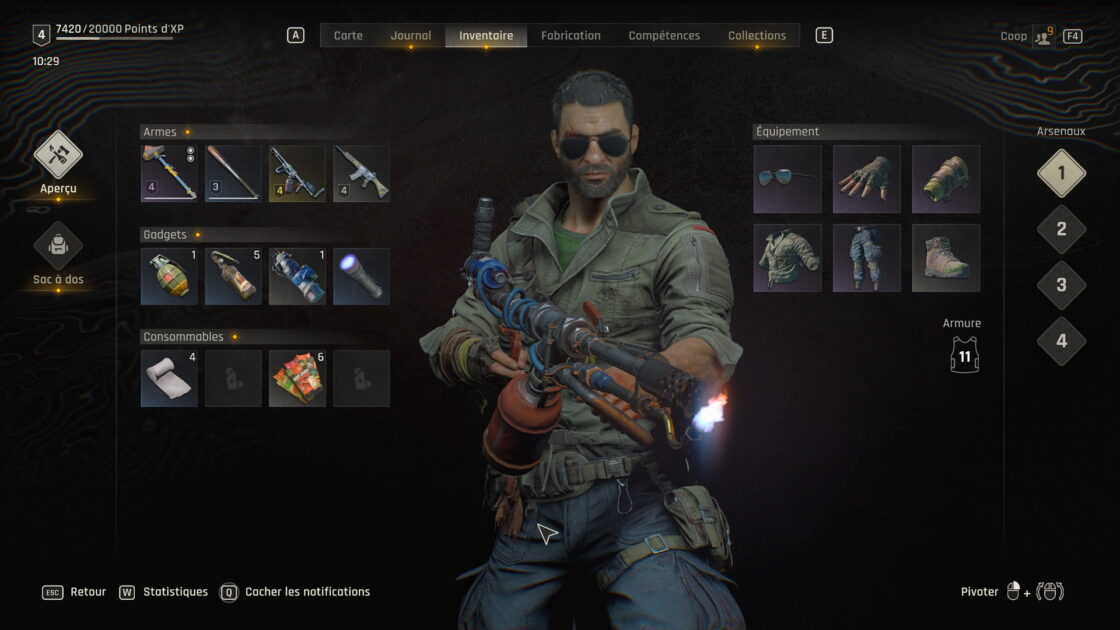Screen dimensions: 1120x630
Task: Select the flashlight gadget slot
Action: tap(361, 276)
